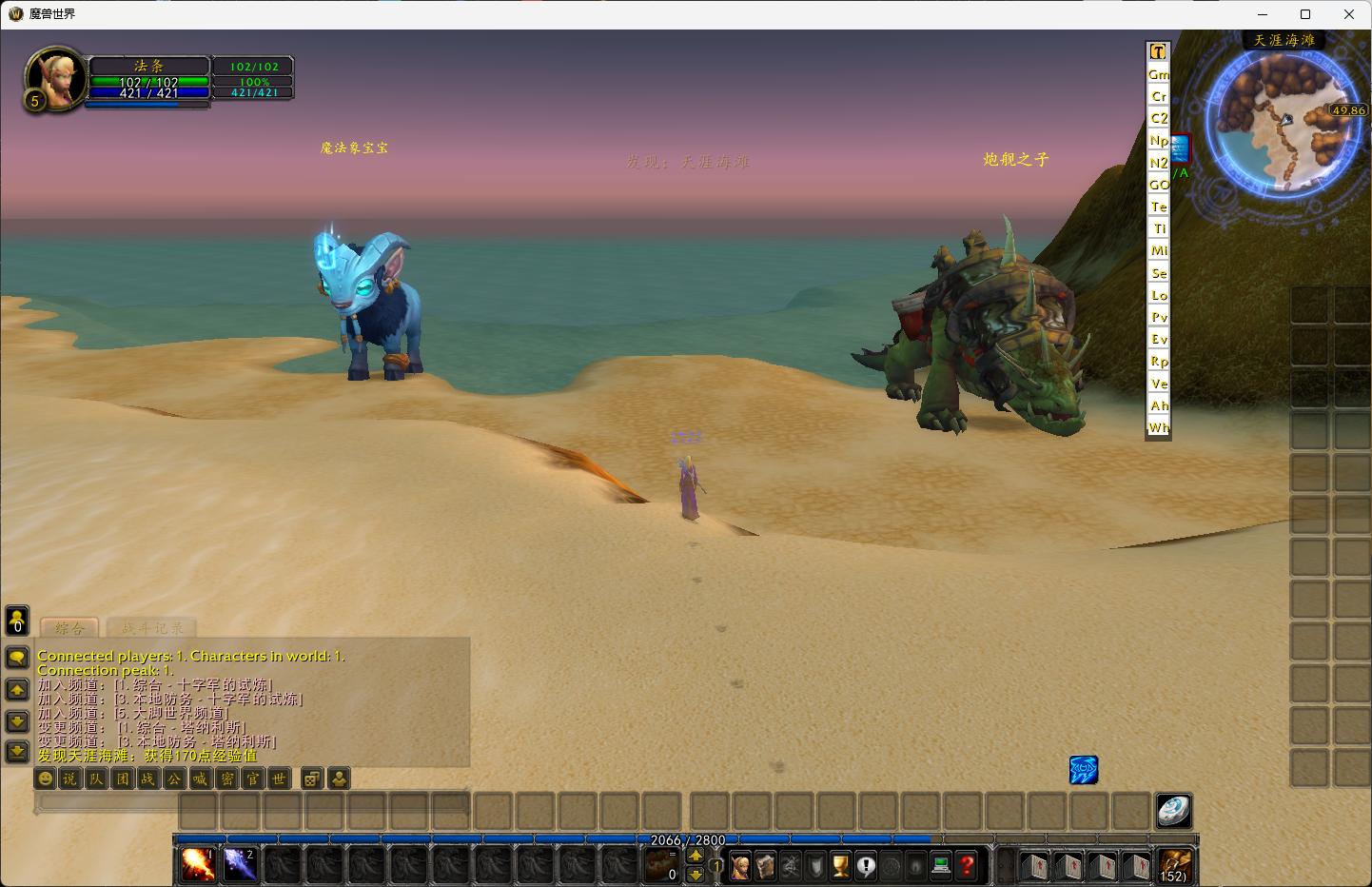The image size is (1372, 887).
Task: Open the yellow speech-bubble chat menu
Action: 17,657
